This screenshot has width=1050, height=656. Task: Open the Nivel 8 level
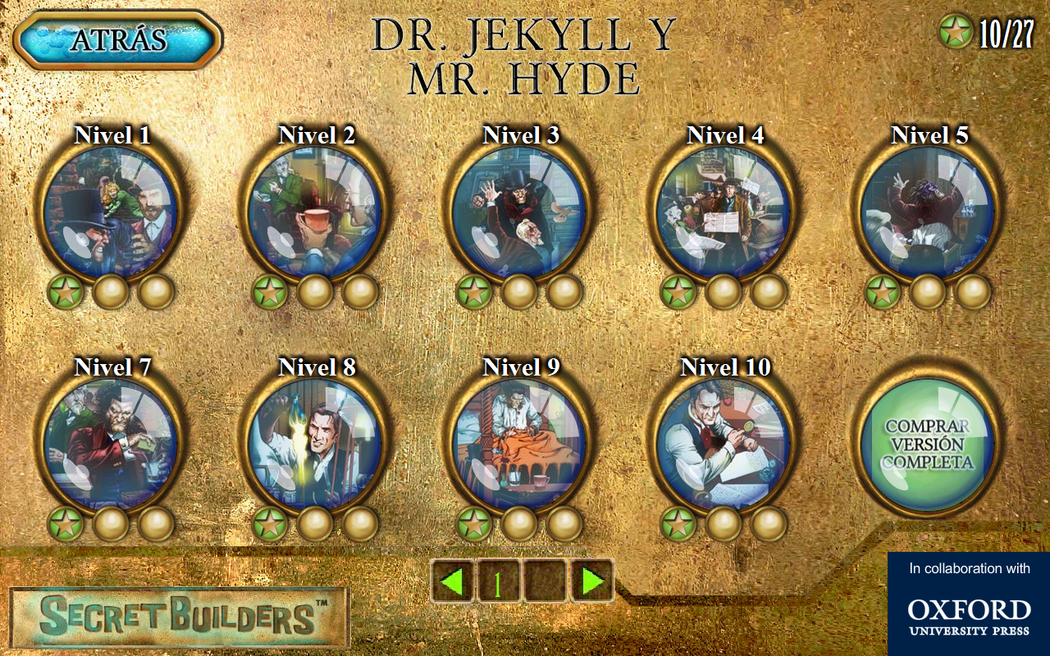pyautogui.click(x=314, y=443)
